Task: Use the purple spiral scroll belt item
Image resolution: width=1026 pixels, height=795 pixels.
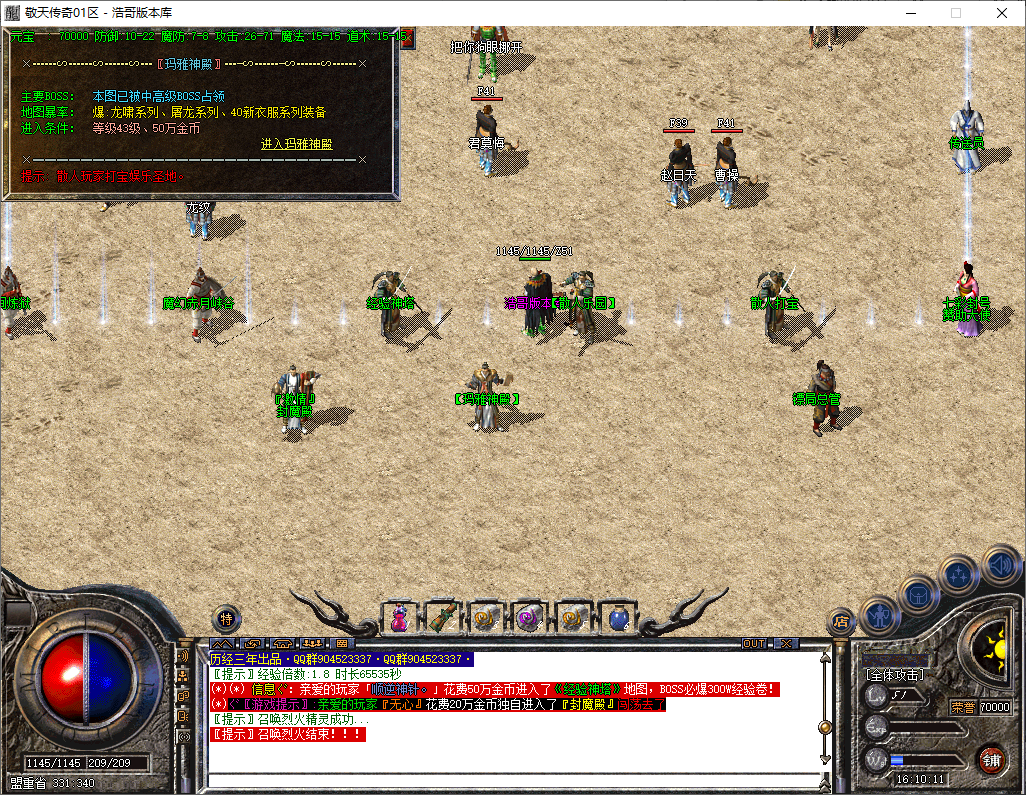Action: (527, 618)
